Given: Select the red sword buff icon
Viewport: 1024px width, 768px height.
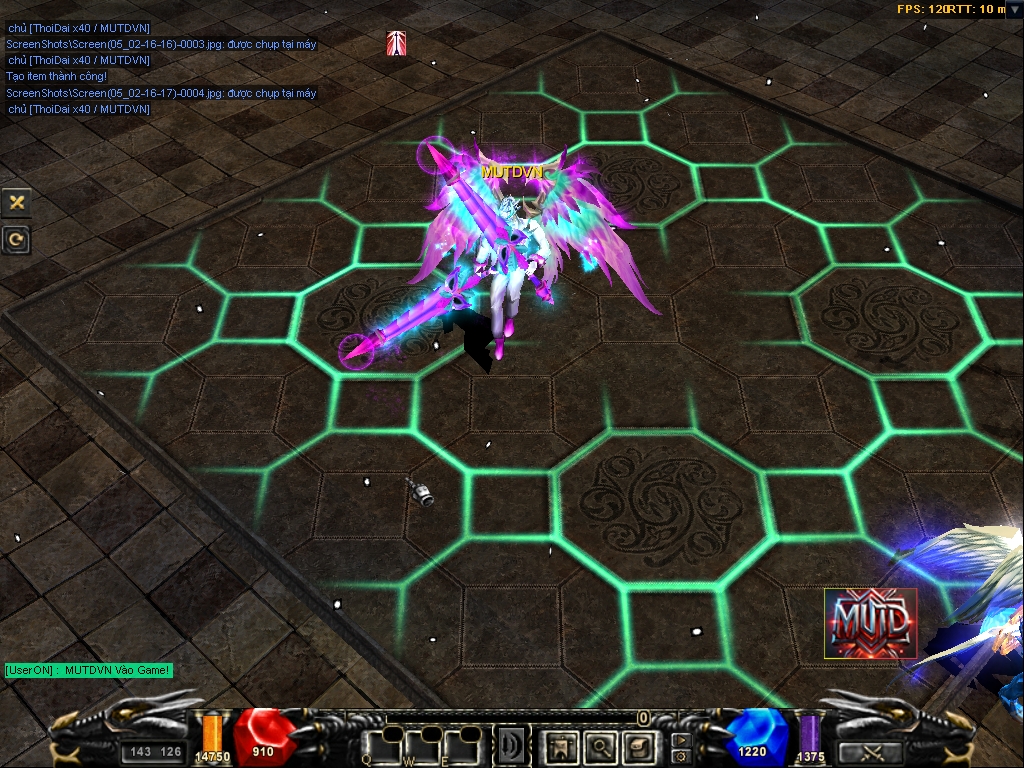Looking at the screenshot, I should click(x=396, y=43).
